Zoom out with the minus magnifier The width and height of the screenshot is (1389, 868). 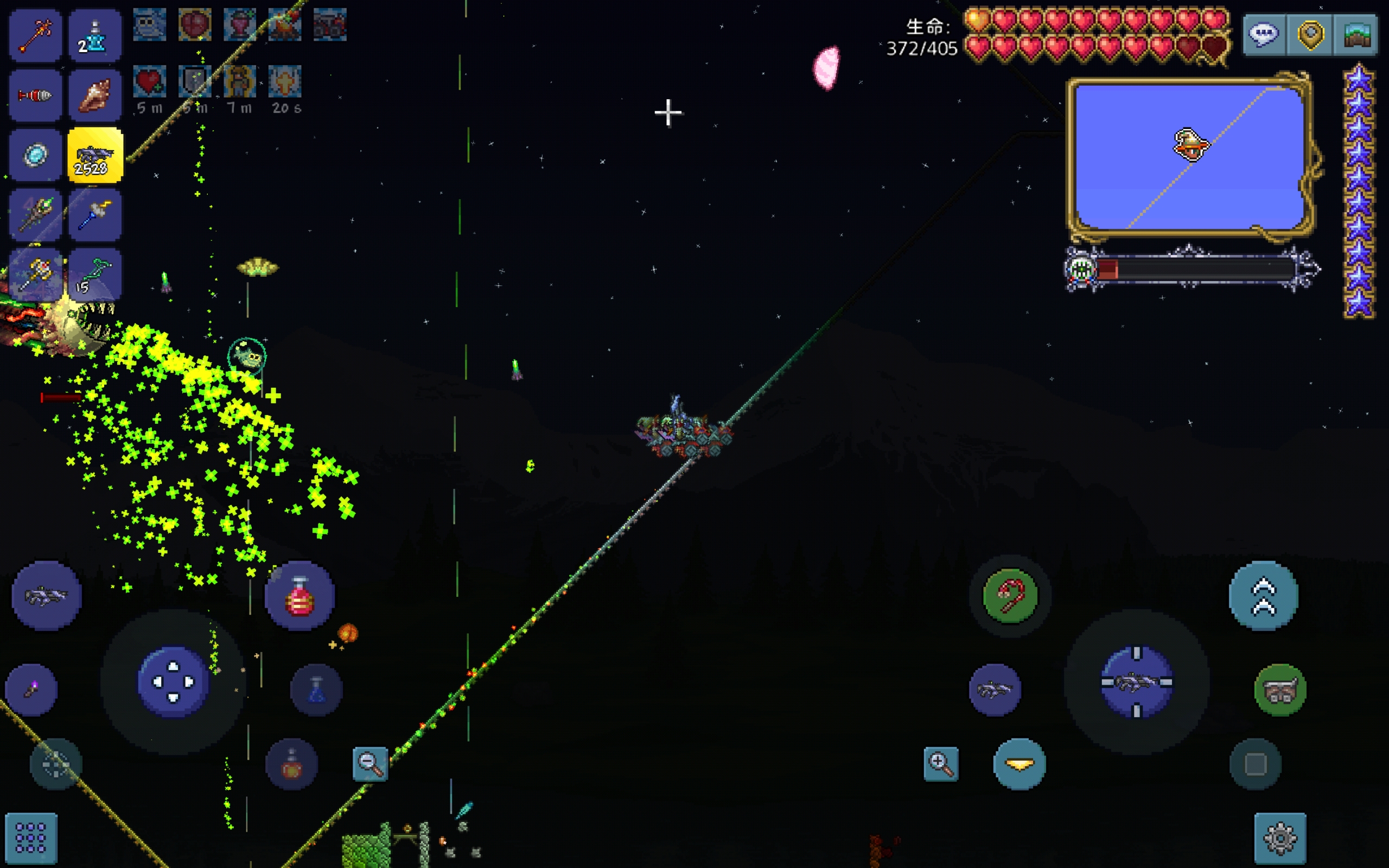[x=370, y=764]
